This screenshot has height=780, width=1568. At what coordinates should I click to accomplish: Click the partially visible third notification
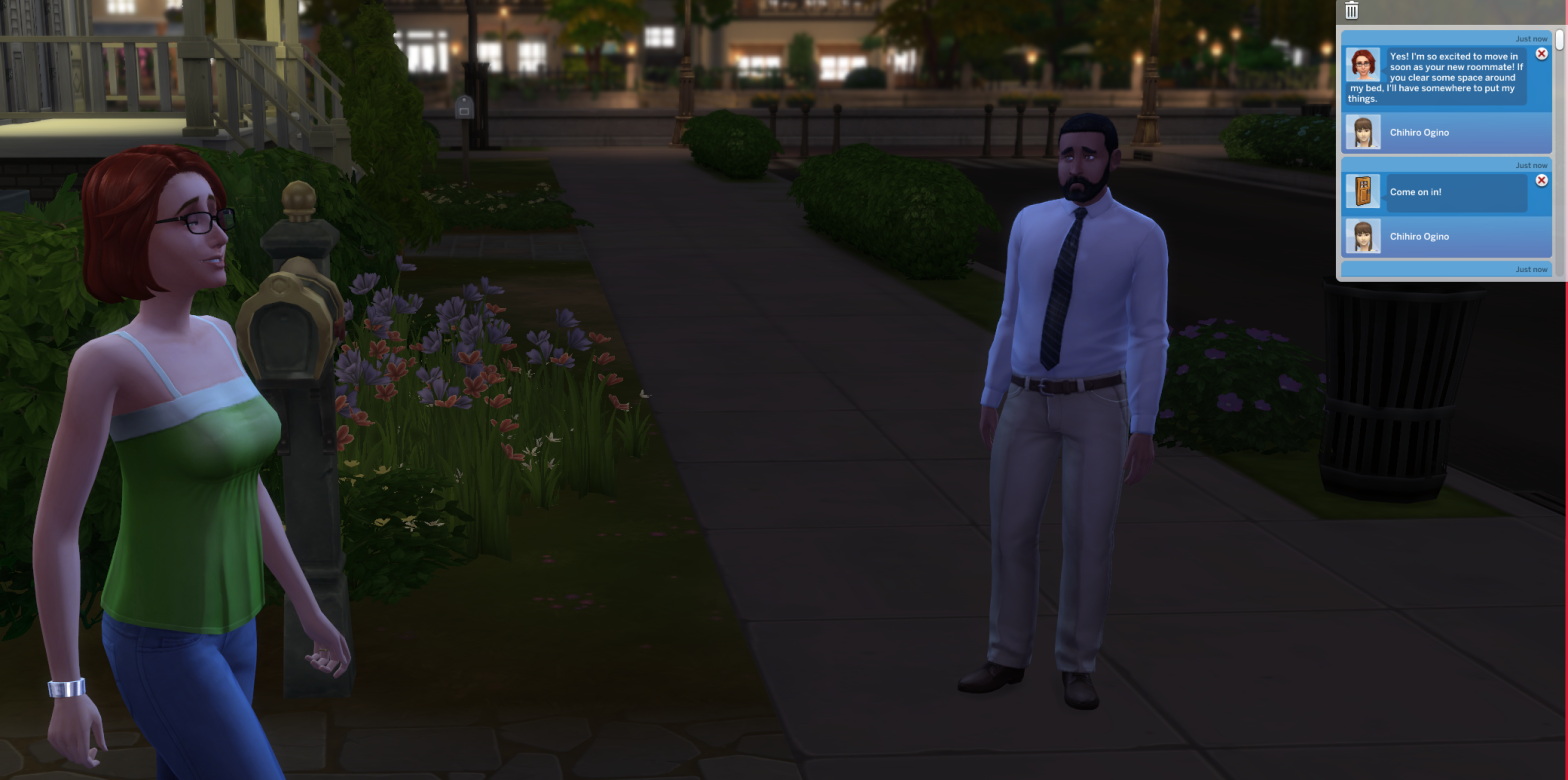pyautogui.click(x=1446, y=268)
